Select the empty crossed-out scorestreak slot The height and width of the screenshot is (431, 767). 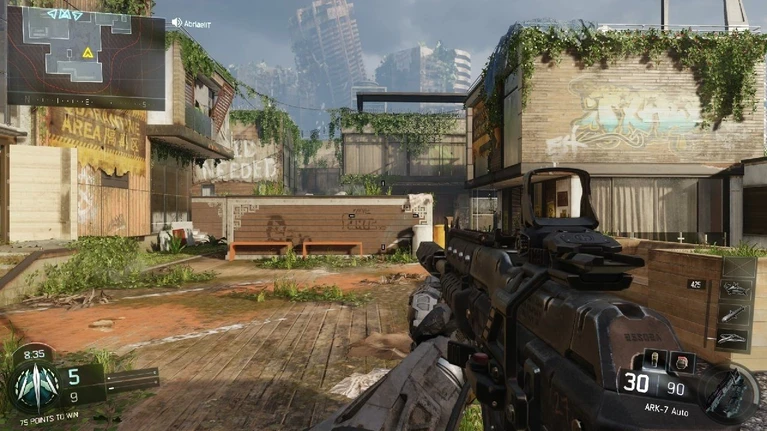(x=737, y=268)
